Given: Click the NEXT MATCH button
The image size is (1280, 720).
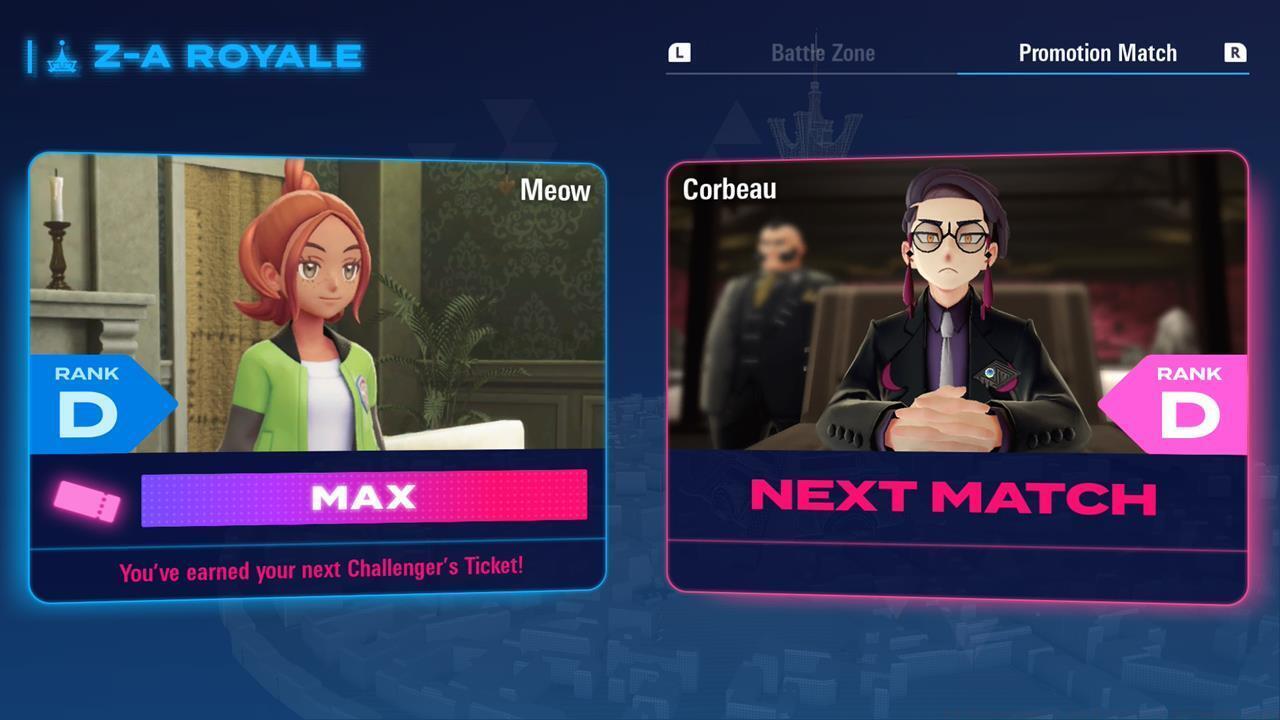Looking at the screenshot, I should 952,497.
